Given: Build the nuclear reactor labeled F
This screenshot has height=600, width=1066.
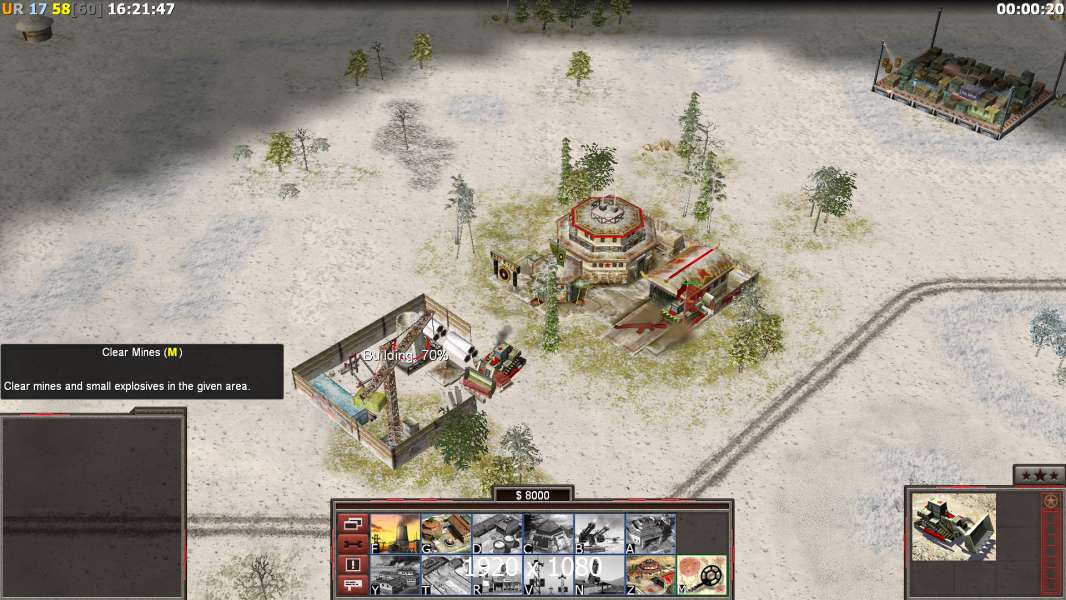Looking at the screenshot, I should tap(395, 533).
